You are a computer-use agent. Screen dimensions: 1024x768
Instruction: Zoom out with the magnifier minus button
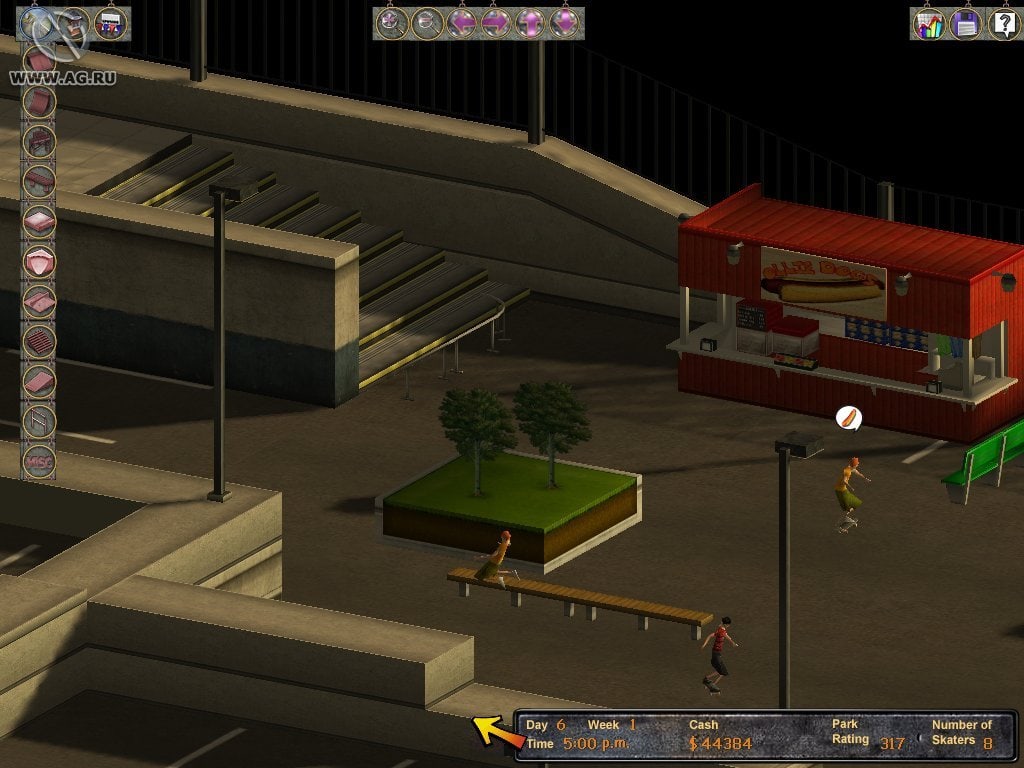(x=427, y=23)
